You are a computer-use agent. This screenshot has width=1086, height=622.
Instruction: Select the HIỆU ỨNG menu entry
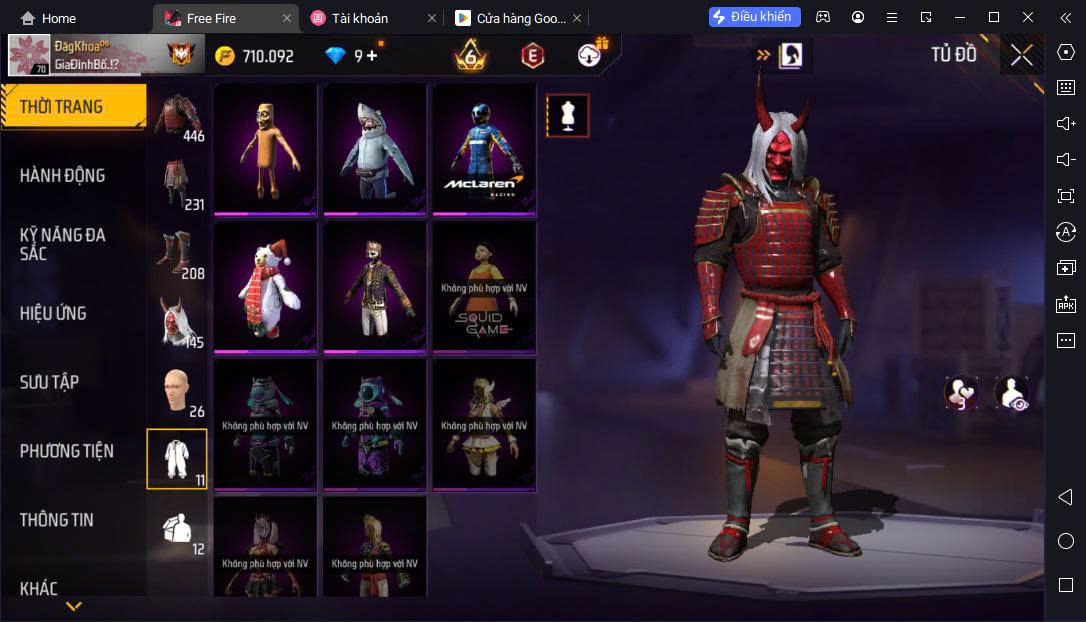tap(53, 313)
